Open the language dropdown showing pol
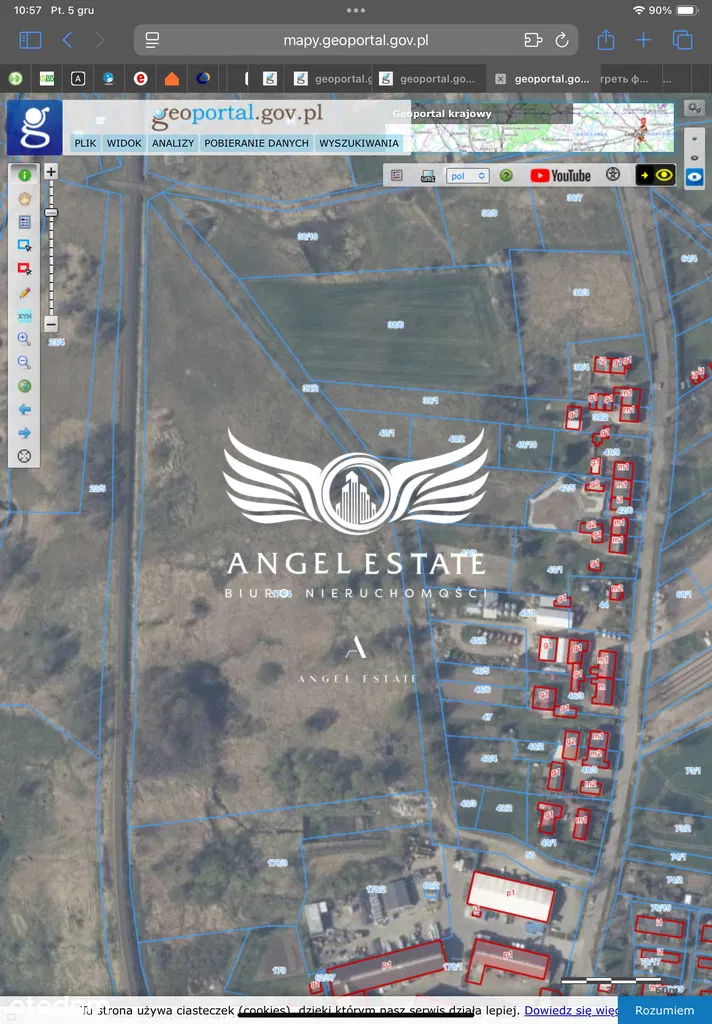 point(467,175)
